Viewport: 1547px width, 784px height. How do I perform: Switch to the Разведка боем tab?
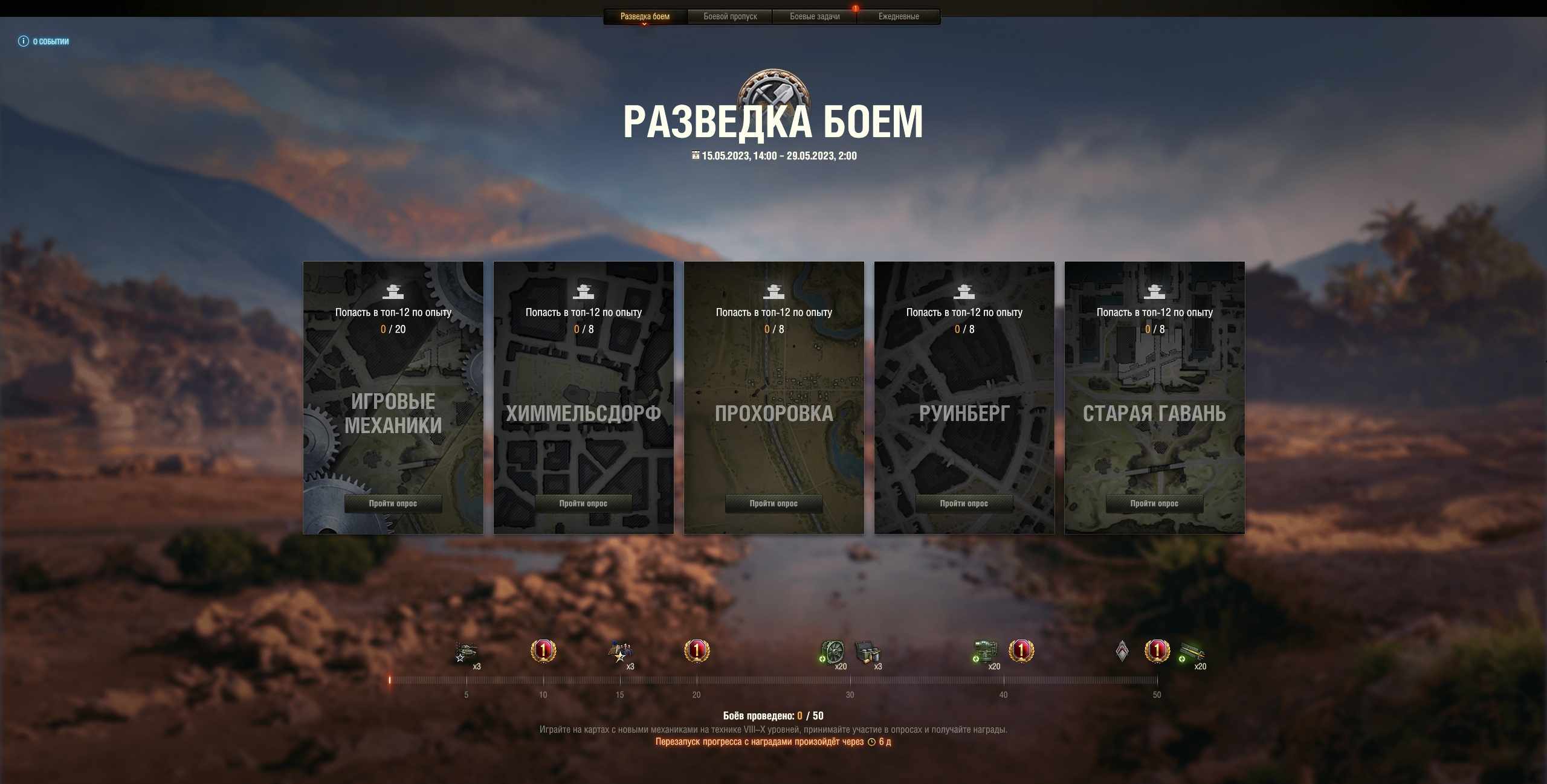pyautogui.click(x=645, y=16)
